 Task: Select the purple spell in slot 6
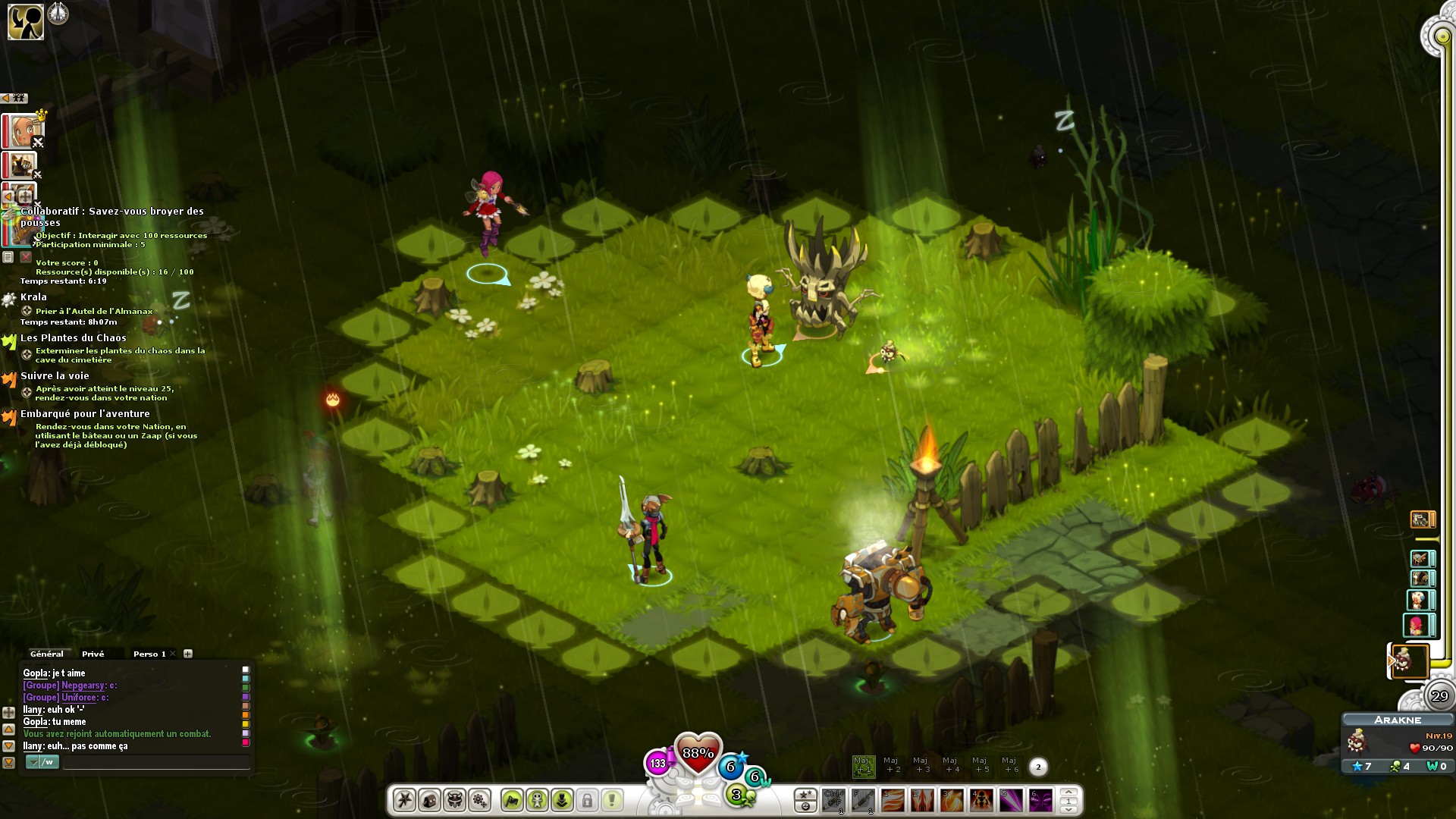pos(1041,800)
